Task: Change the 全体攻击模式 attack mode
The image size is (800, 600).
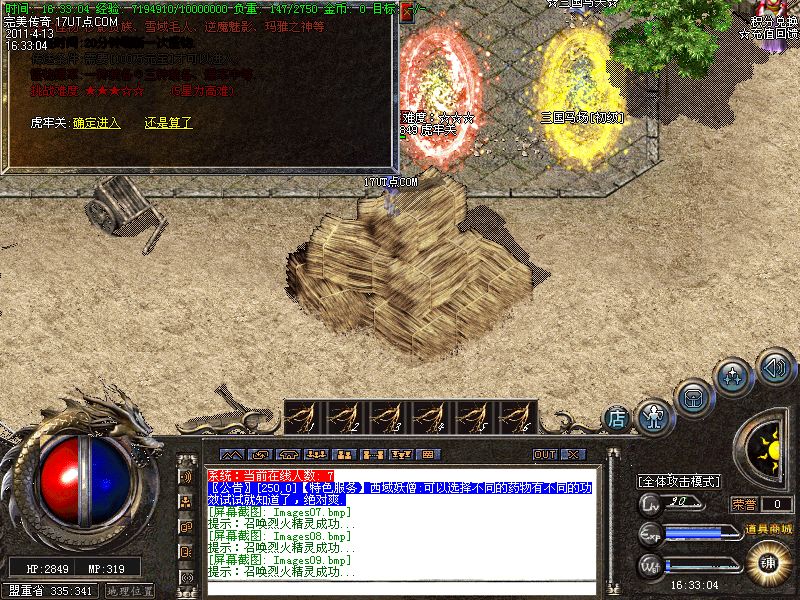Action: coord(680,481)
